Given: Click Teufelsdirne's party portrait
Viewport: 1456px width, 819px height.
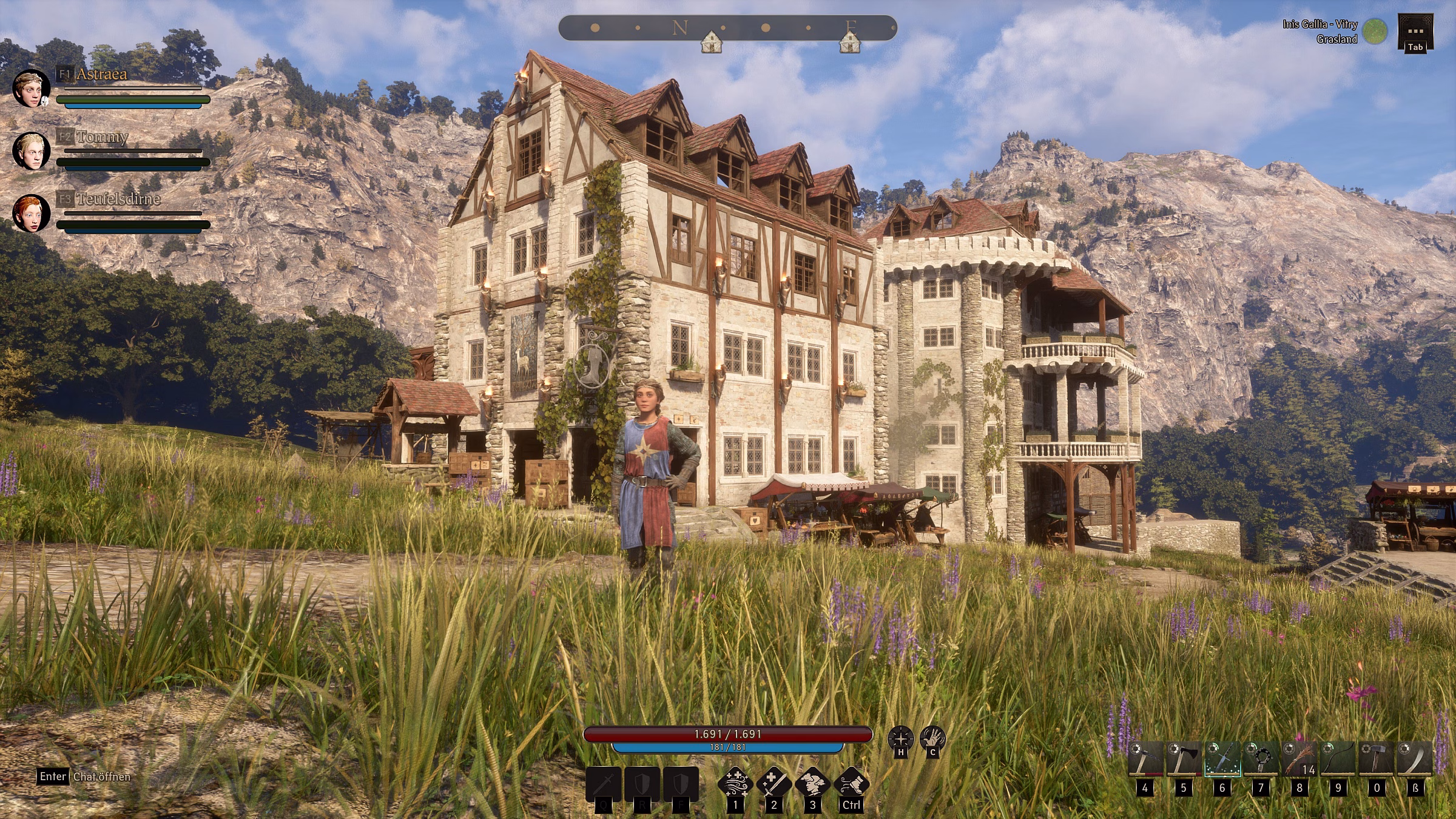Looking at the screenshot, I should click(x=31, y=214).
